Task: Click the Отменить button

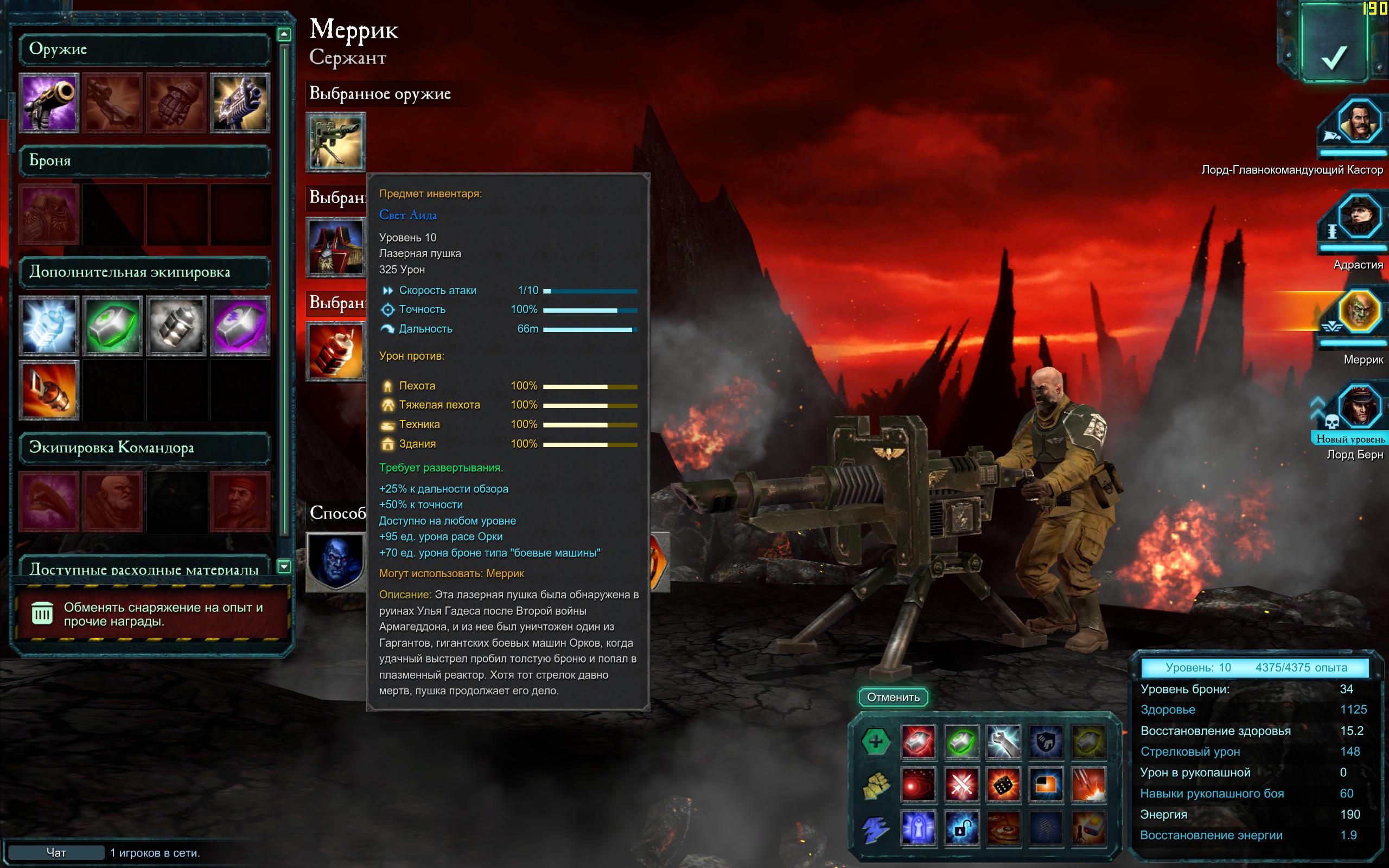Action: click(893, 697)
